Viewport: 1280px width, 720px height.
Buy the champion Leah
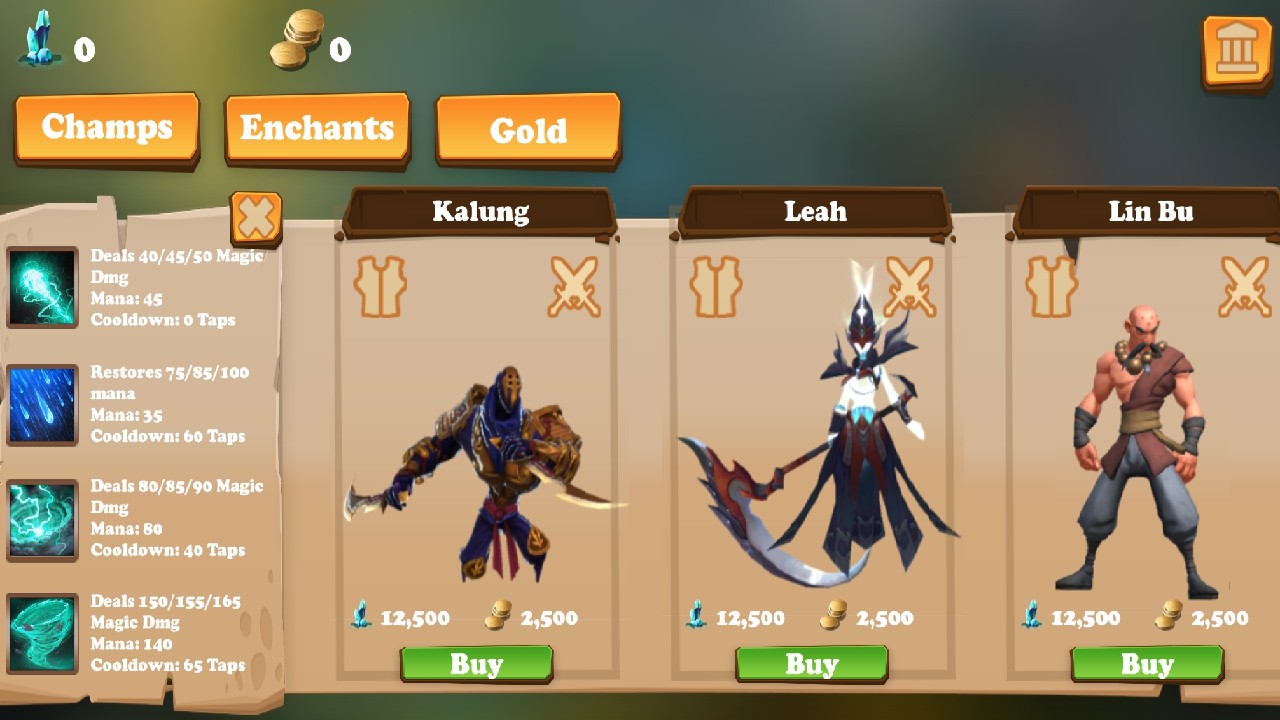811,664
